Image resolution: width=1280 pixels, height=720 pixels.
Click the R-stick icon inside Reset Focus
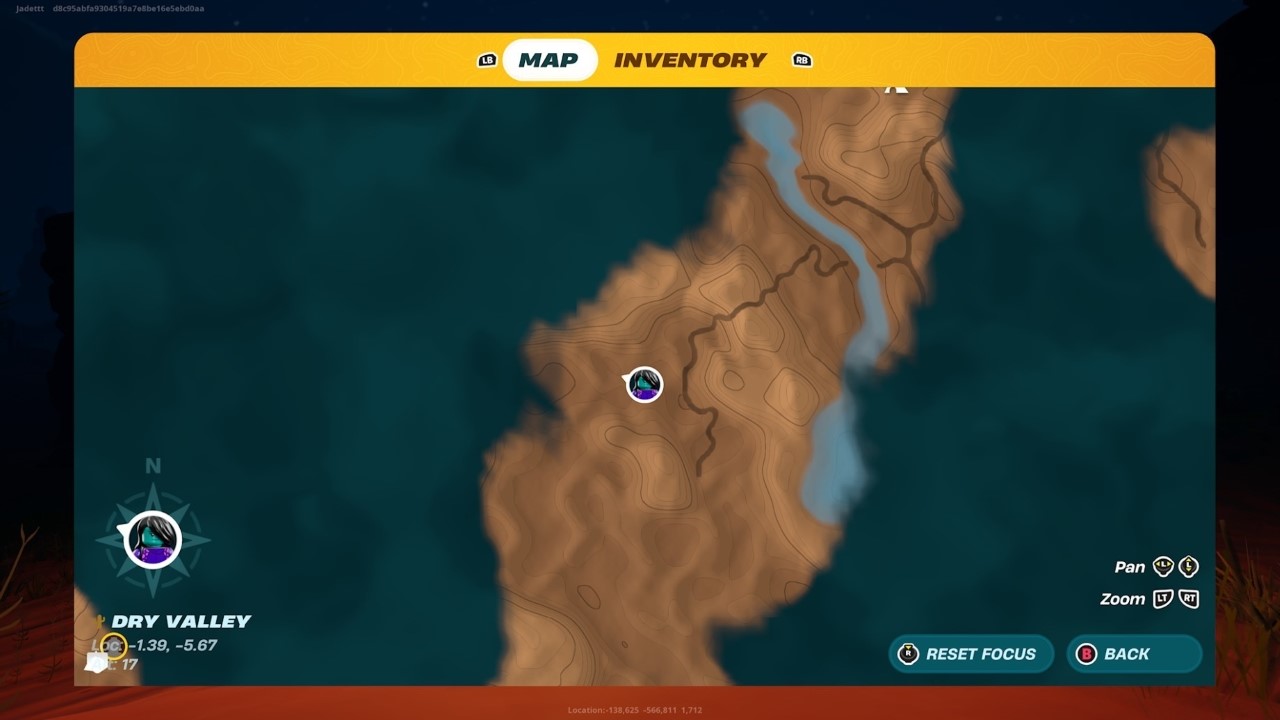tap(909, 654)
